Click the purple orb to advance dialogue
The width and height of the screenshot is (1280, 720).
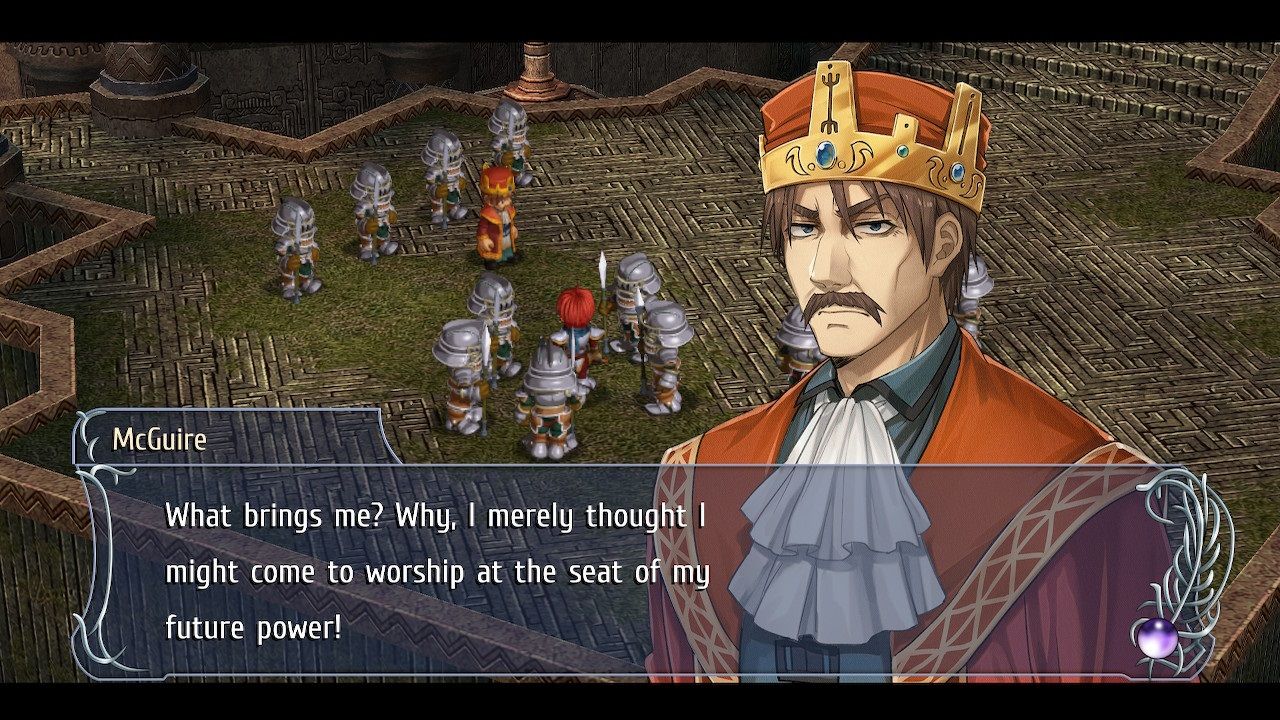point(1157,637)
